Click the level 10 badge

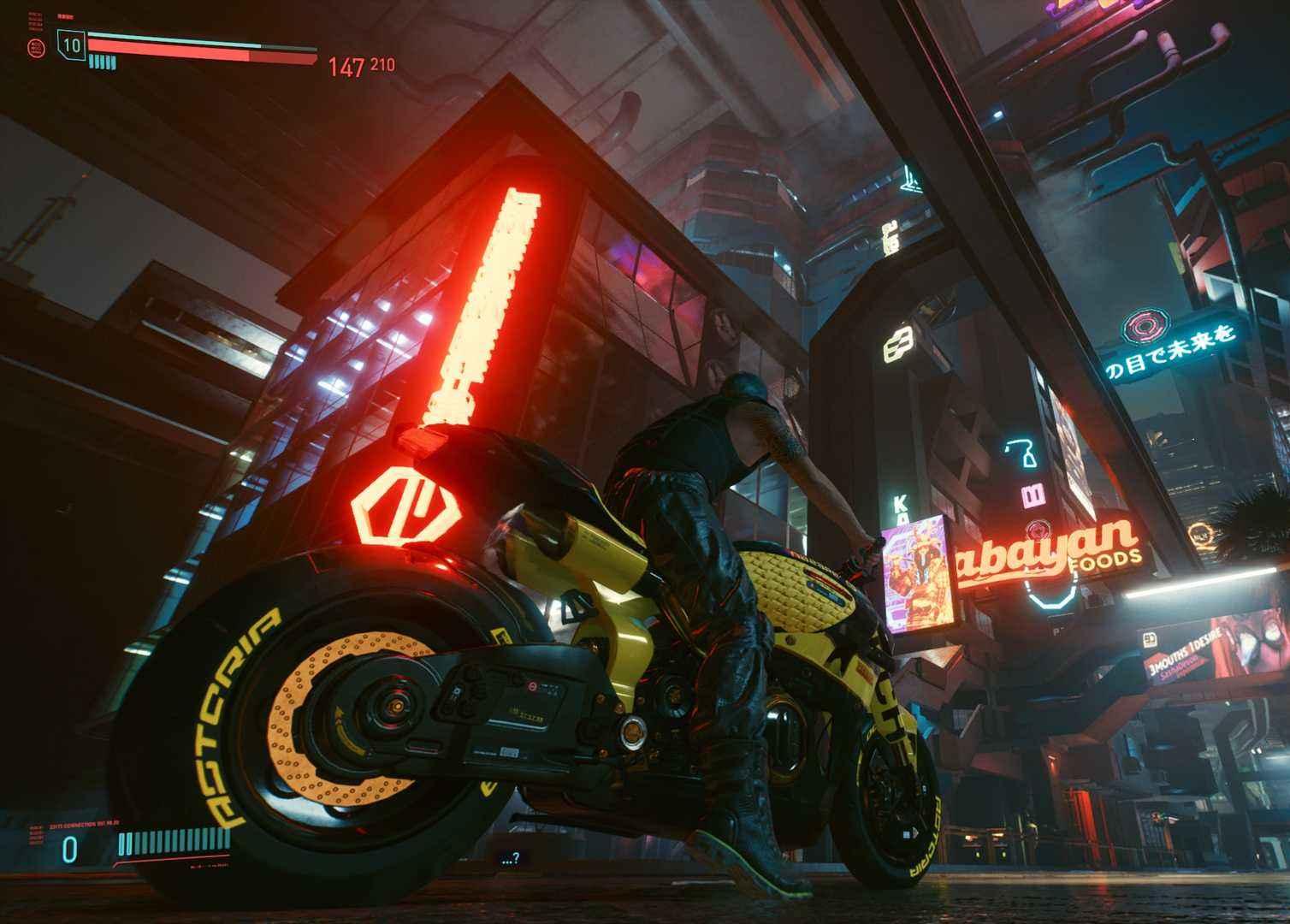(x=72, y=44)
